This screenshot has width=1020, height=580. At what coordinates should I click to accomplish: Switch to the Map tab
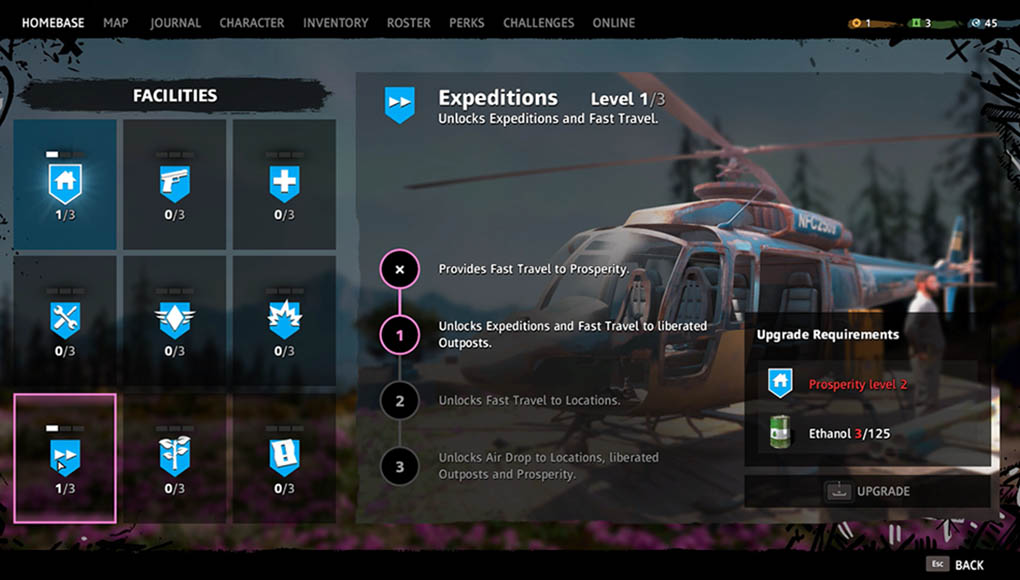(116, 22)
